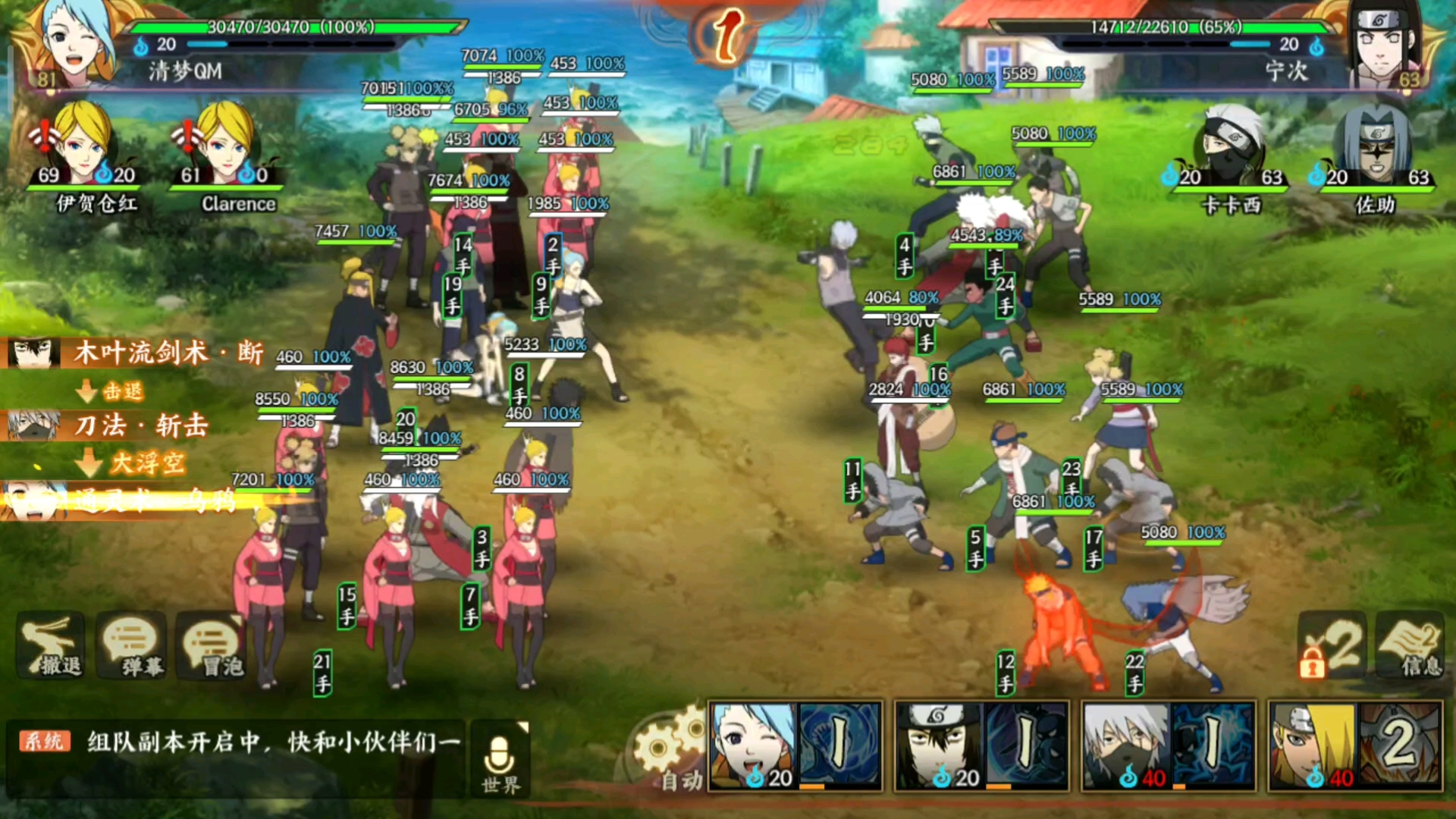Image resolution: width=1456 pixels, height=819 pixels.
Task: Open the 弹幕 bullet comments button
Action: (131, 646)
